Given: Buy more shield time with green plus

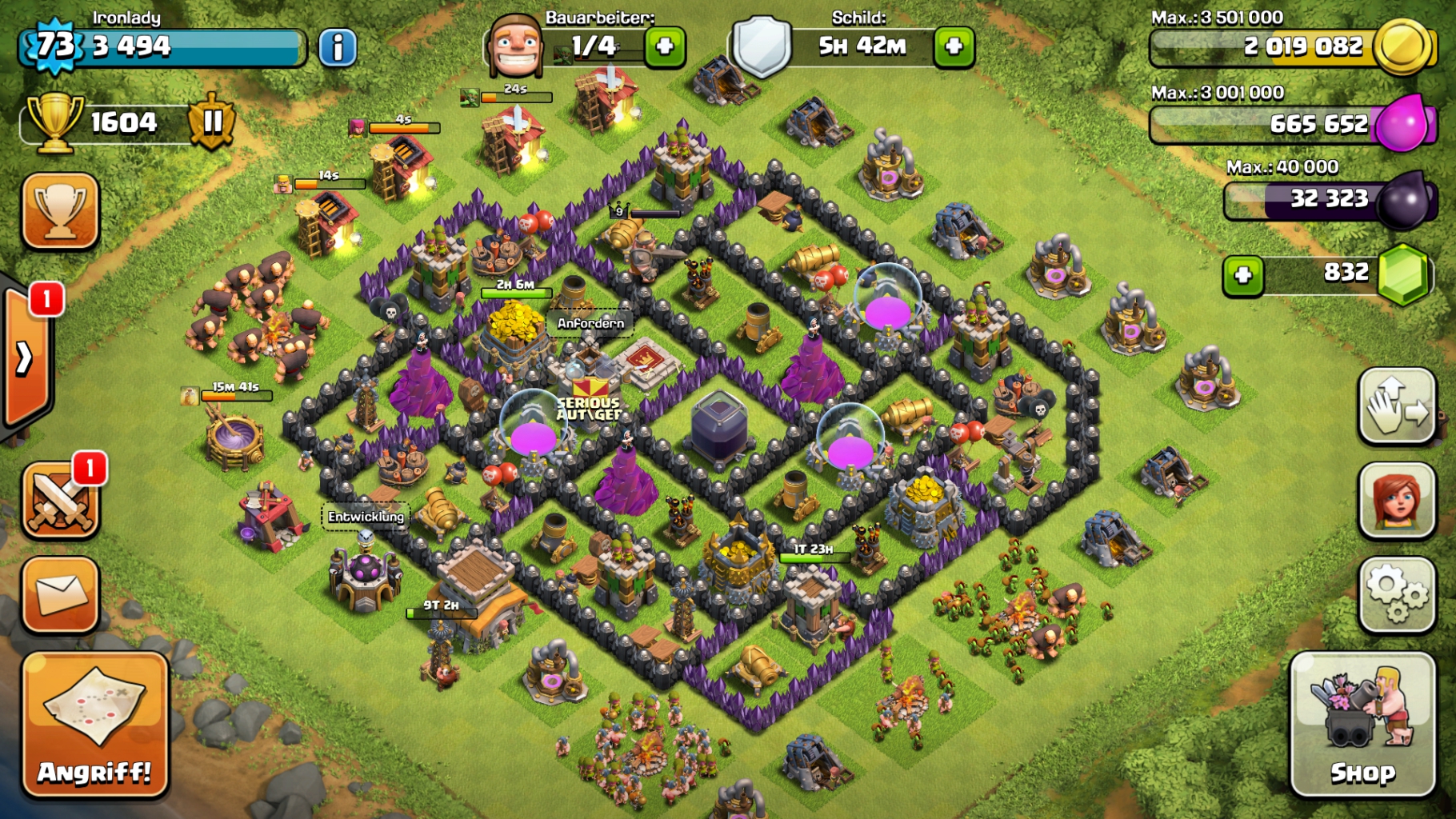Looking at the screenshot, I should click(x=954, y=47).
